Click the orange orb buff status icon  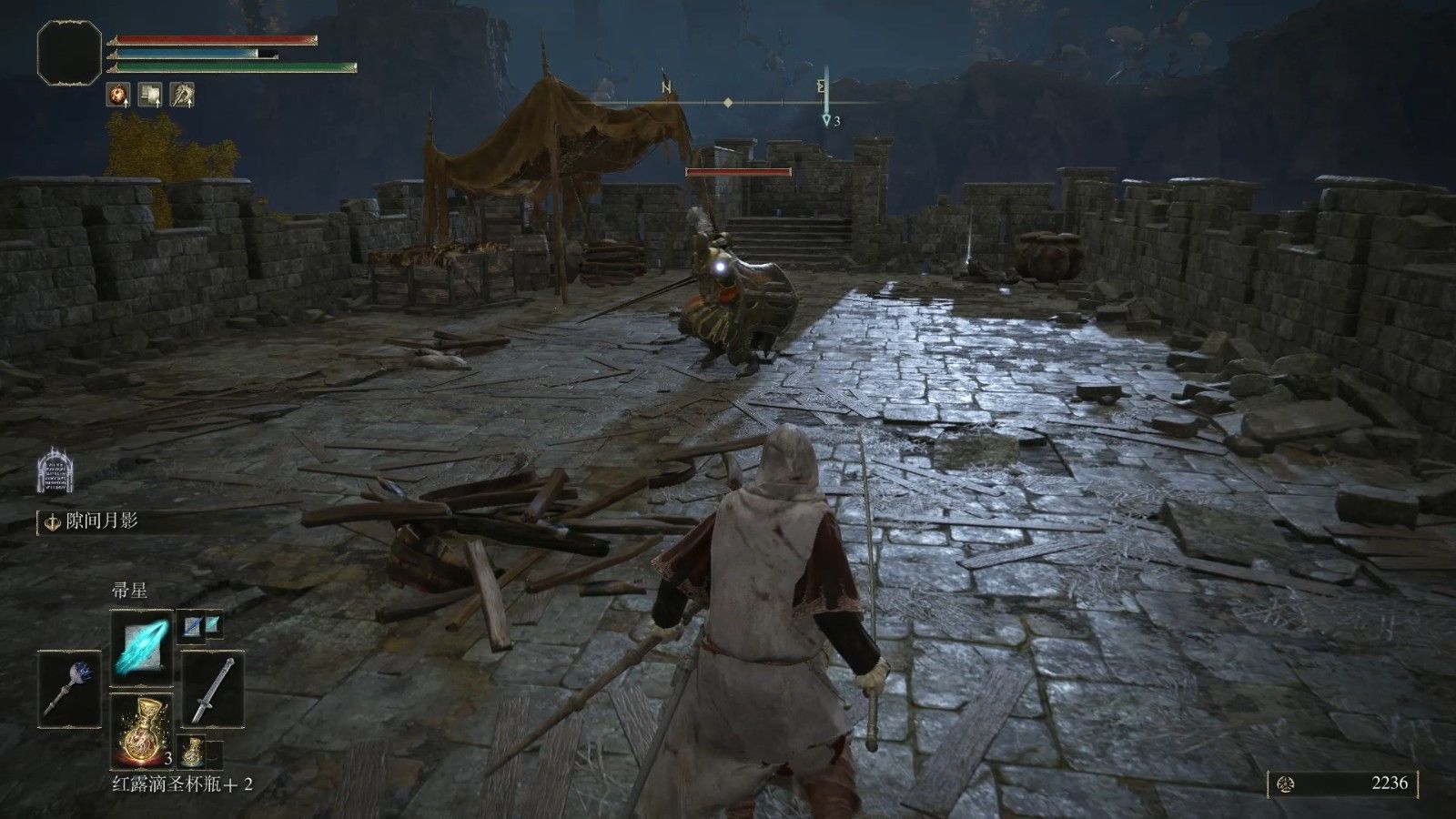click(118, 94)
